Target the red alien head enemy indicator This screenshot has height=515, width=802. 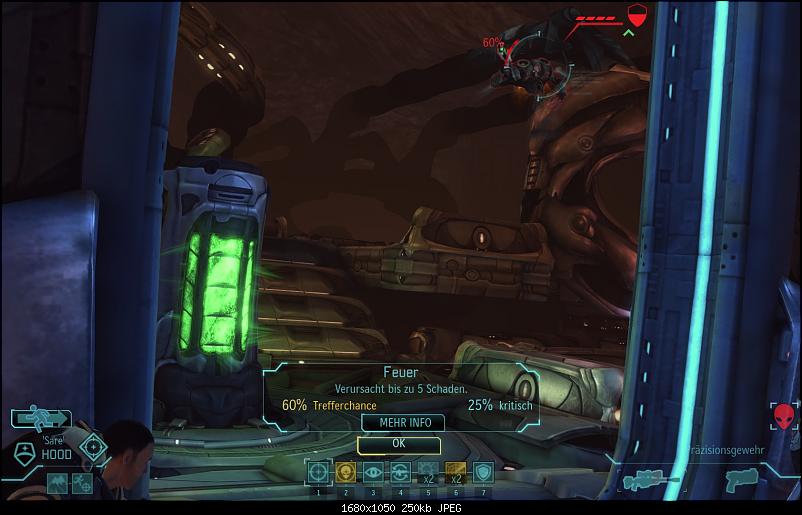click(783, 416)
